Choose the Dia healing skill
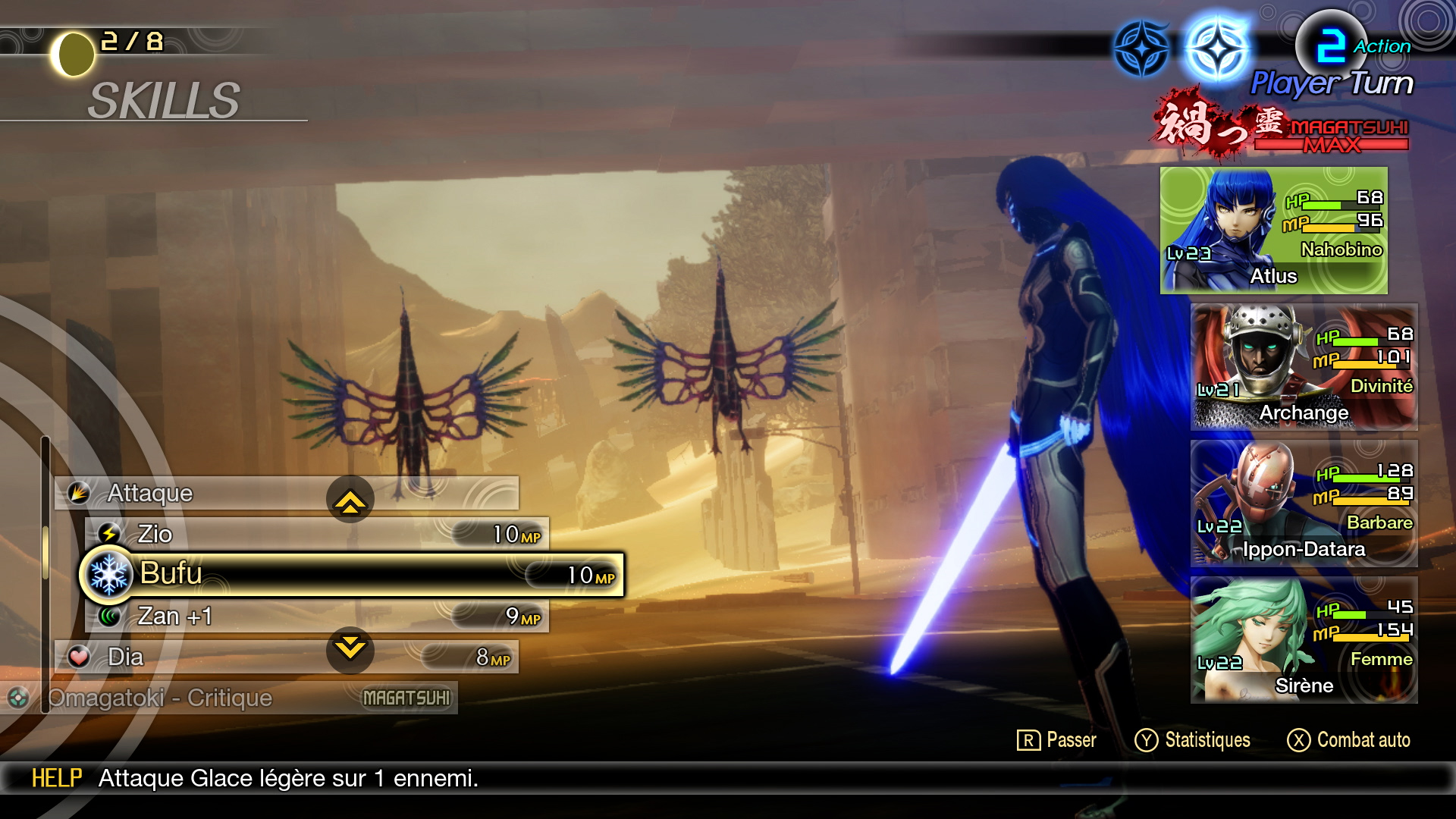The image size is (1456, 819). [227, 657]
